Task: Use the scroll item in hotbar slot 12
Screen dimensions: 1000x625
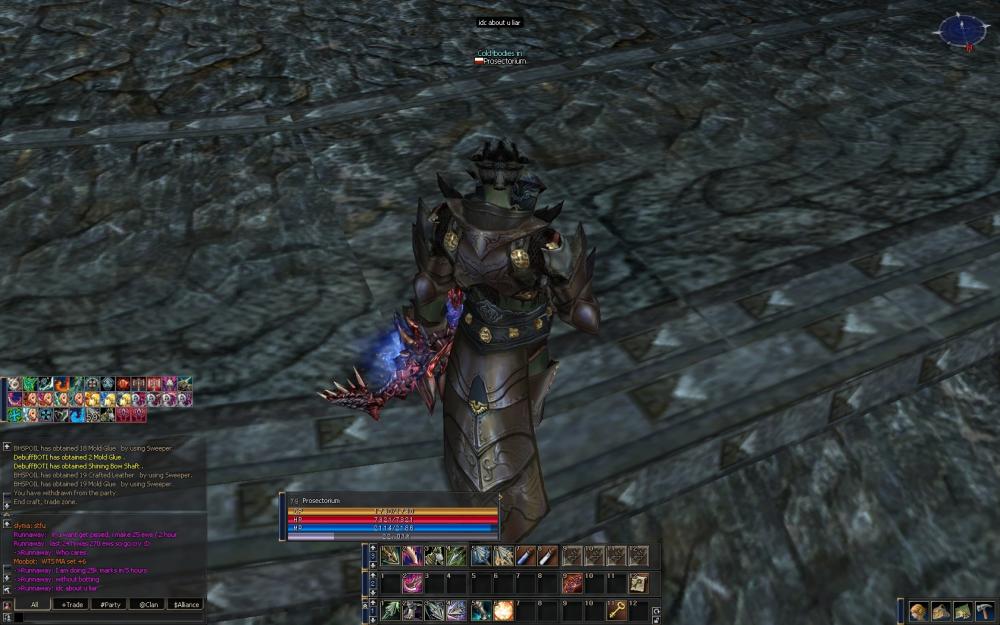Action: click(639, 583)
